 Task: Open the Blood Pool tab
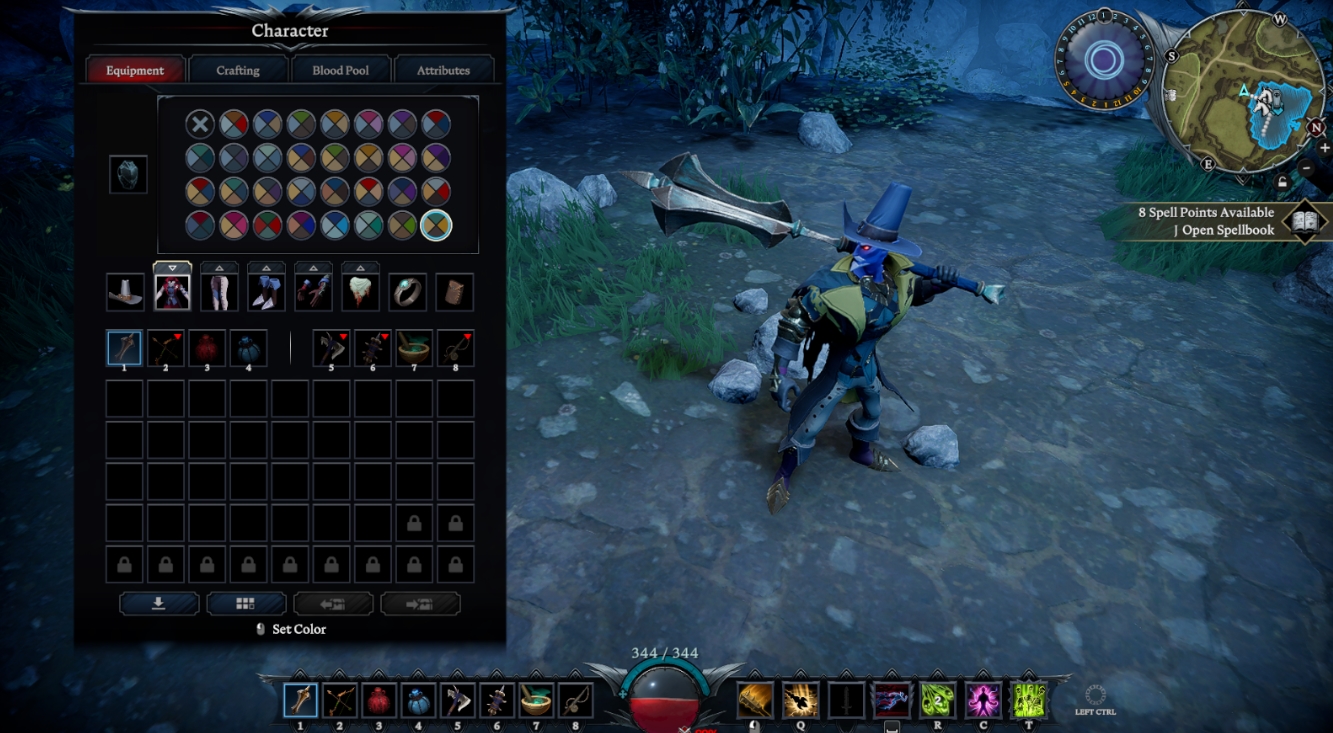[x=341, y=70]
